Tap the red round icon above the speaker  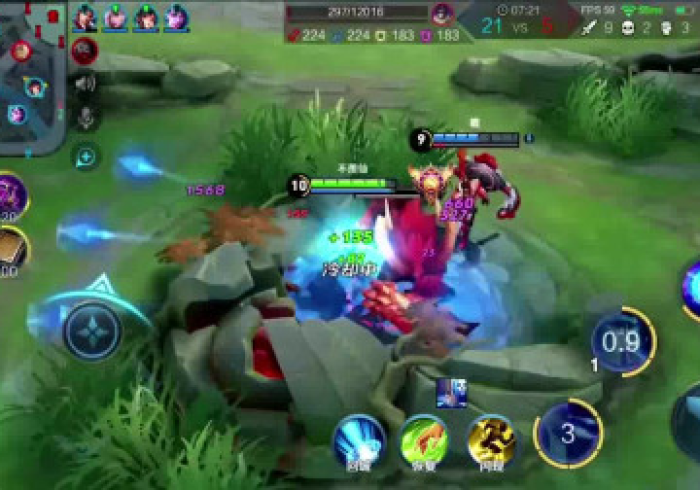(x=85, y=50)
